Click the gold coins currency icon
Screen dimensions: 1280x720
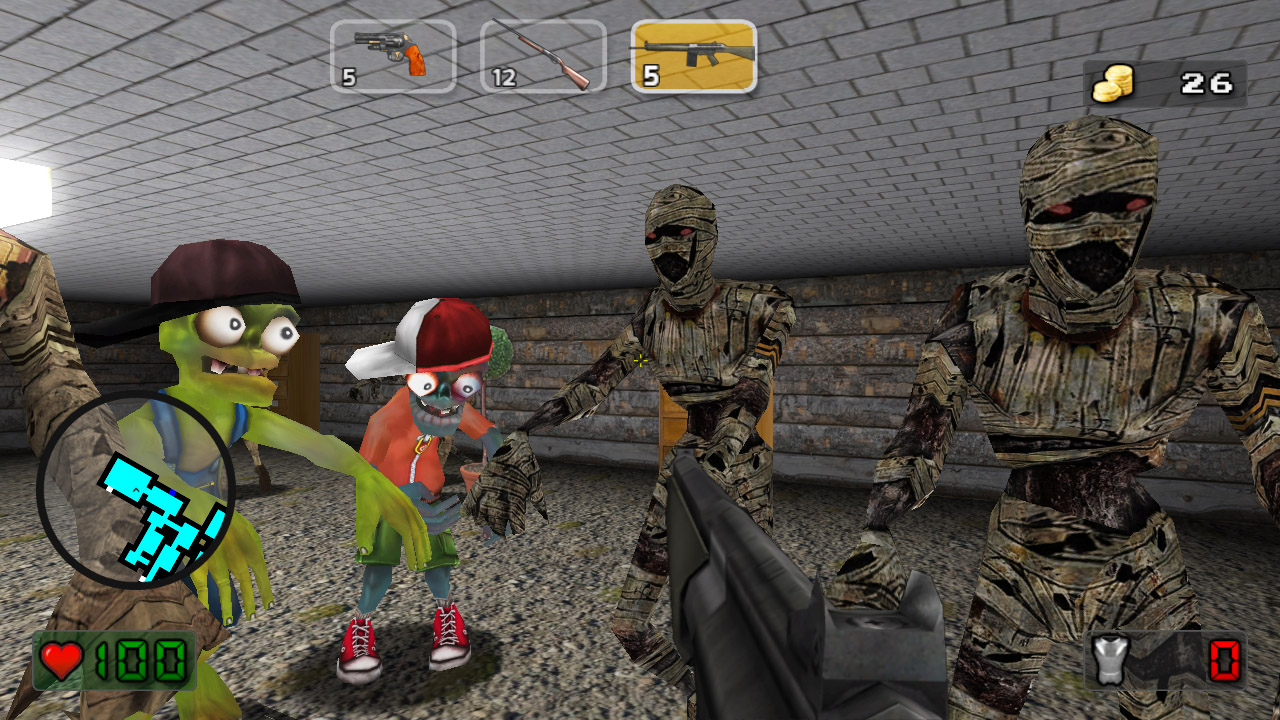pos(1112,83)
